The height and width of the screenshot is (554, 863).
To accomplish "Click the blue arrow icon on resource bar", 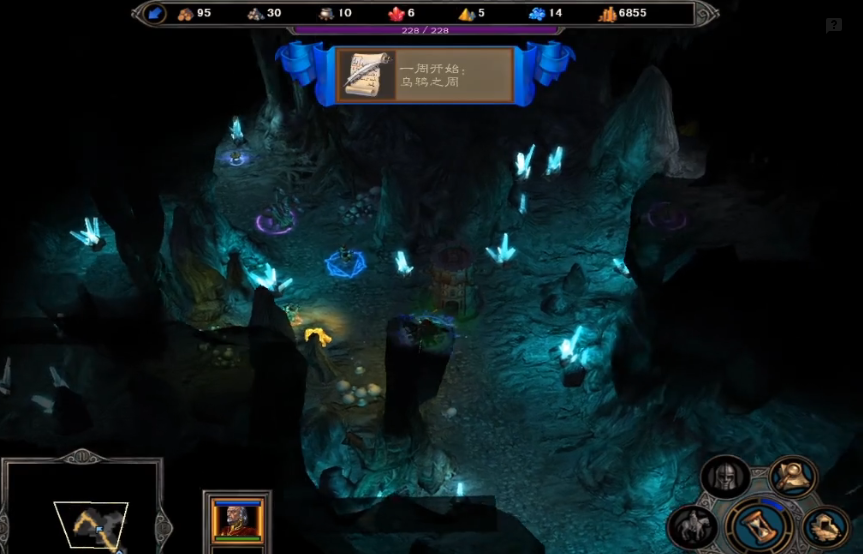I will [x=155, y=13].
